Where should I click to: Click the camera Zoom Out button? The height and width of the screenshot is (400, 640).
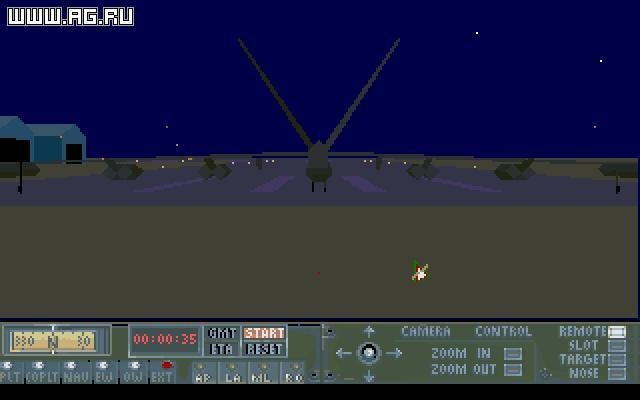(513, 370)
